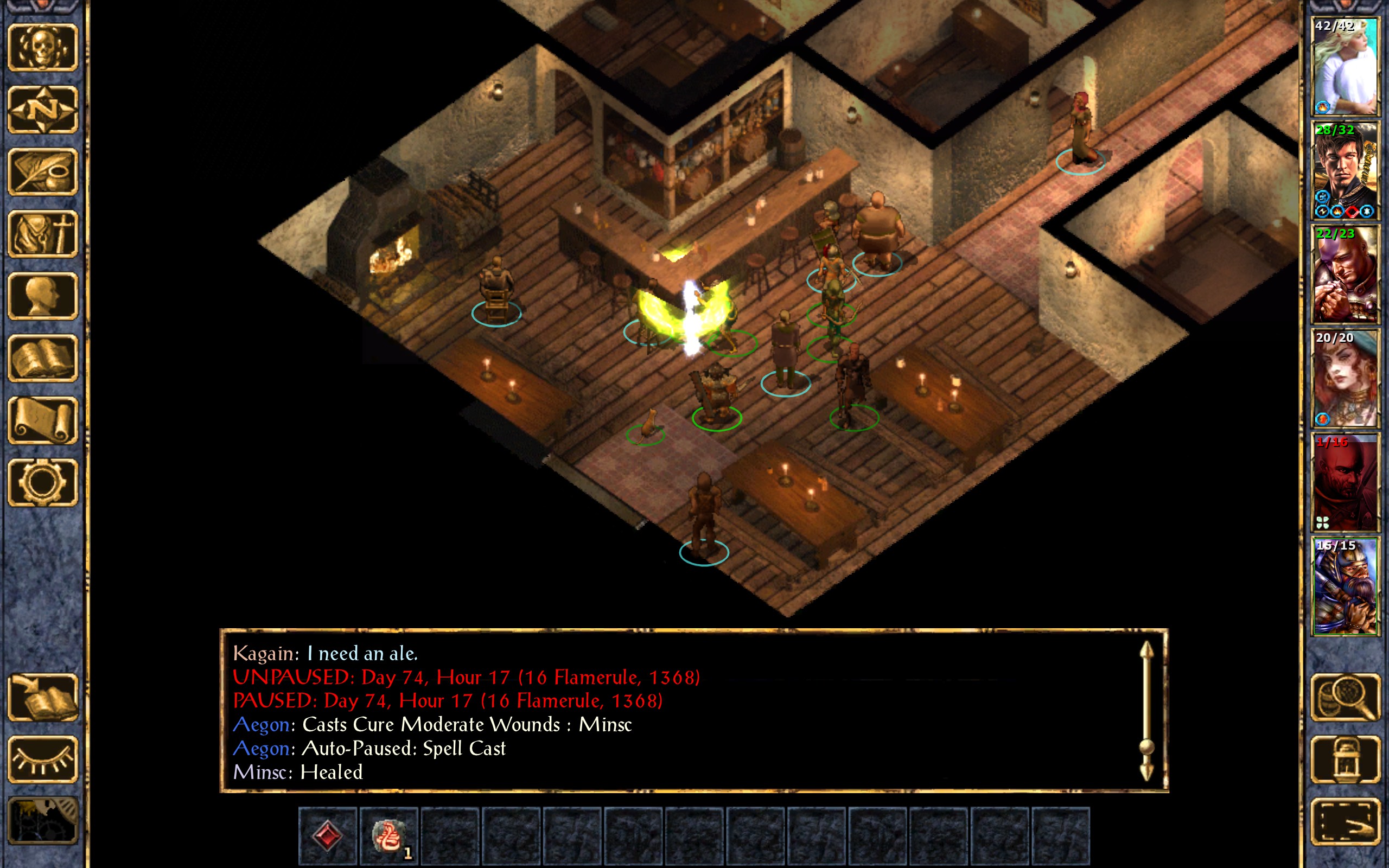Select the dark-haired man portrait with 28/32
This screenshot has height=868, width=1389.
pyautogui.click(x=1345, y=170)
